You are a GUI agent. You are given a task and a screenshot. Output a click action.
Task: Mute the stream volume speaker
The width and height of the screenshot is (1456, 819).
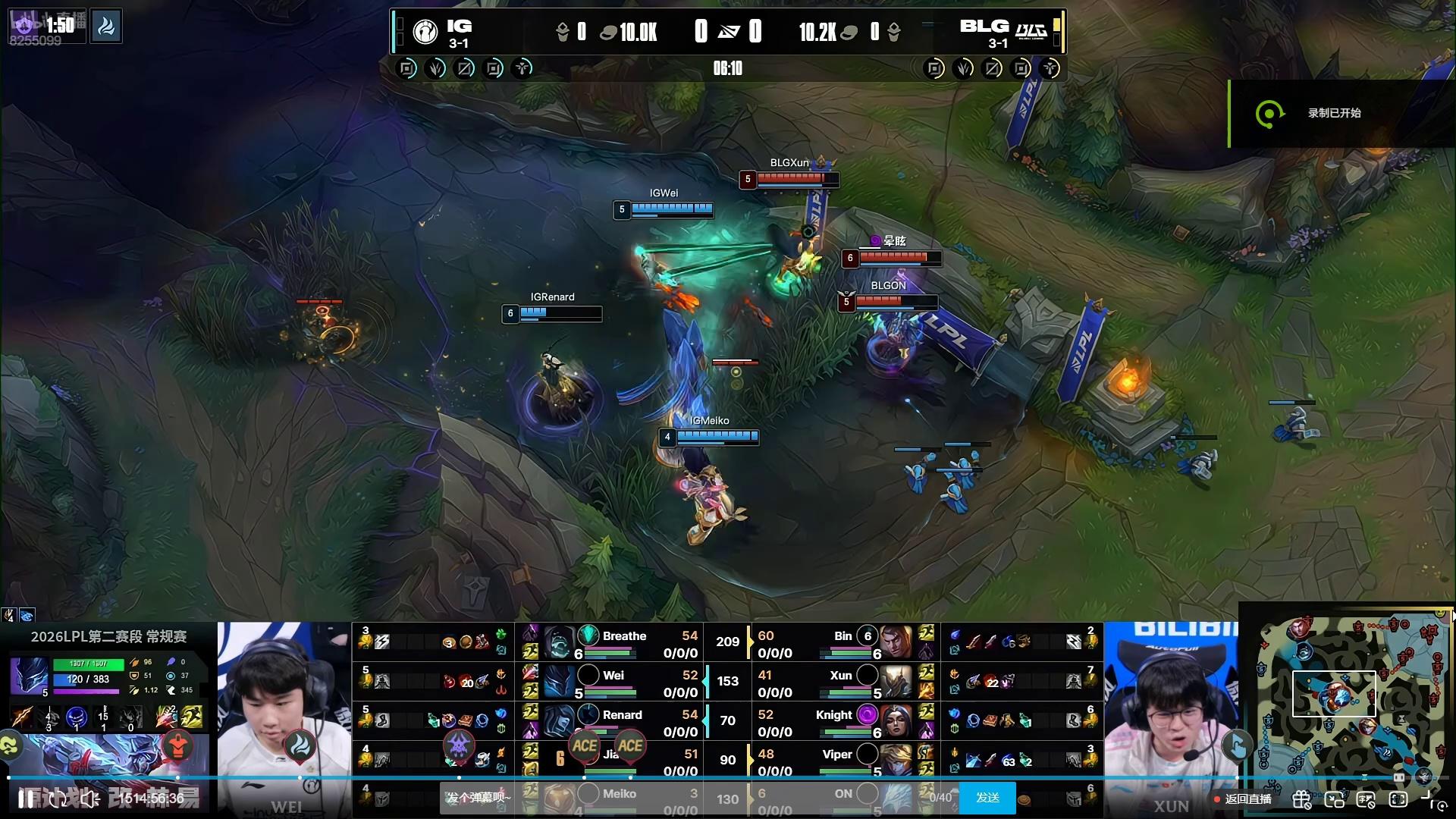tap(90, 799)
